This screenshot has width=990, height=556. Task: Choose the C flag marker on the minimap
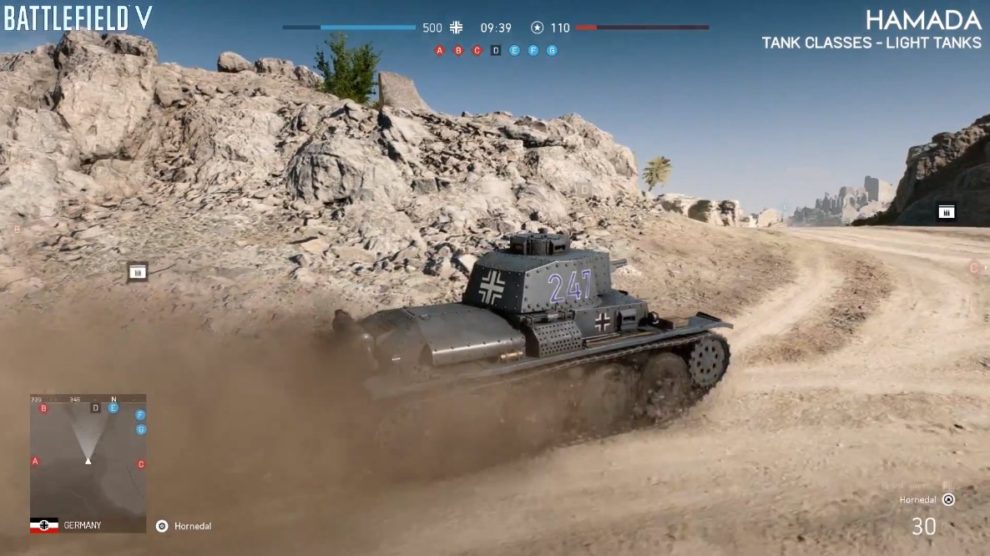click(141, 464)
